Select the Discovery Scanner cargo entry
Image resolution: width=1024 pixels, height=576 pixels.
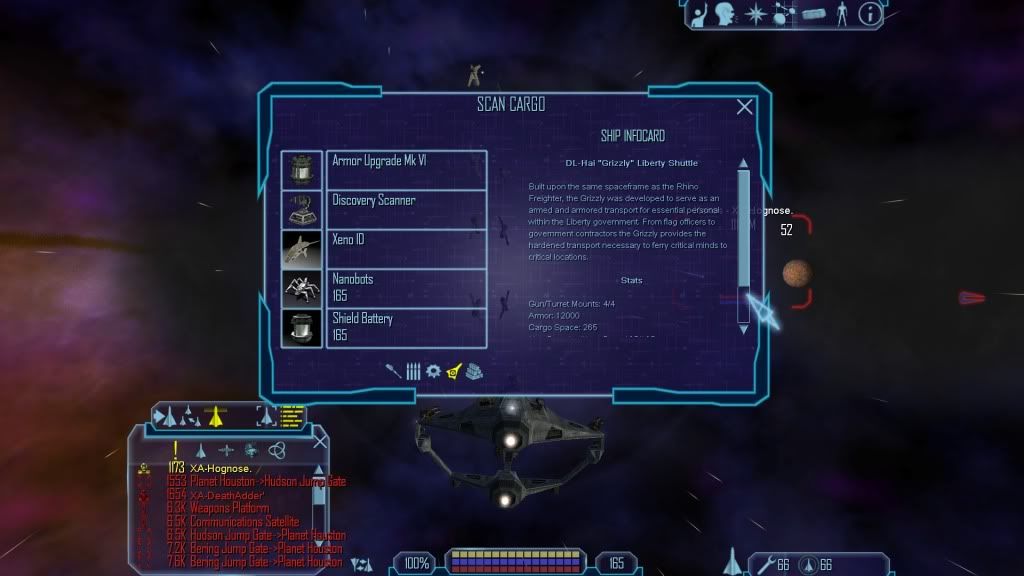point(406,209)
